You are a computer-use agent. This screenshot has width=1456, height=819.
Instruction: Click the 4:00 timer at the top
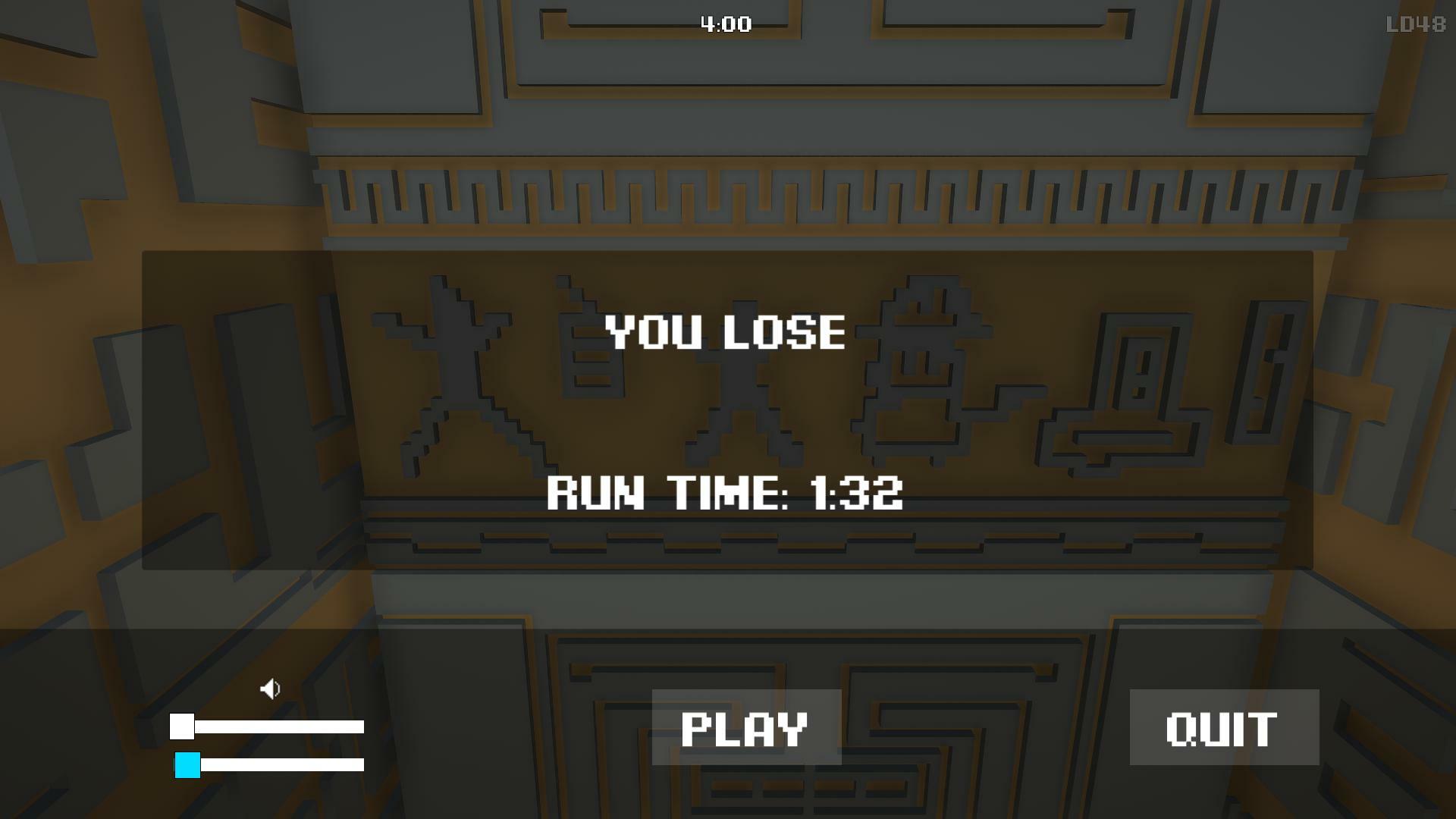[725, 24]
